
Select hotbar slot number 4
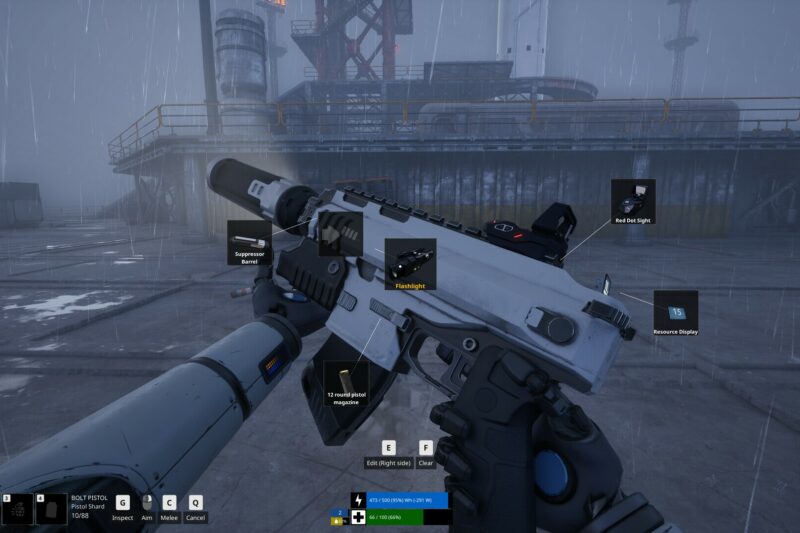pyautogui.click(x=51, y=509)
